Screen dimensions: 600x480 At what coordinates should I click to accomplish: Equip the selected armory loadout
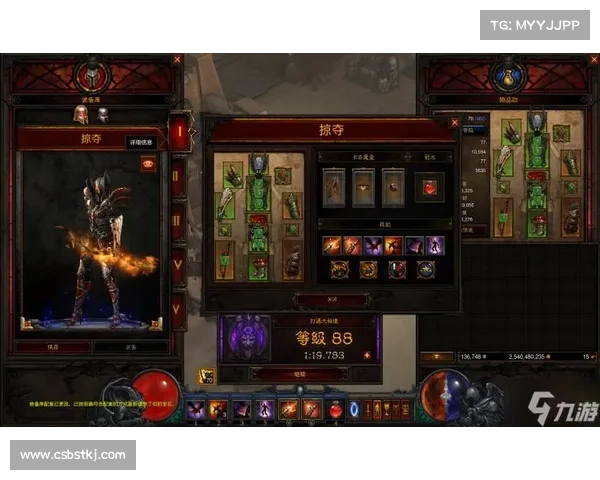129,347
